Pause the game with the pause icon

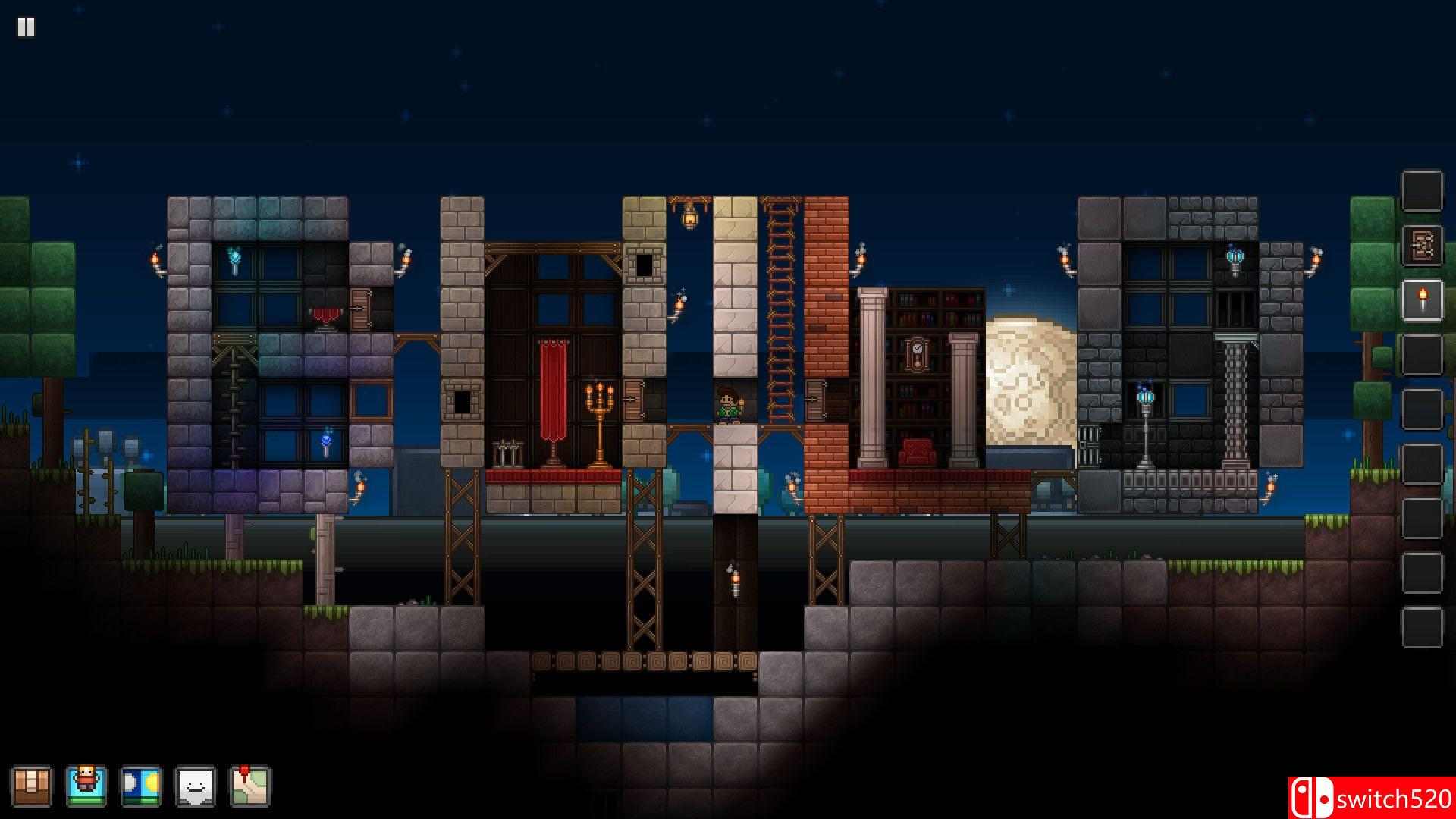click(27, 28)
